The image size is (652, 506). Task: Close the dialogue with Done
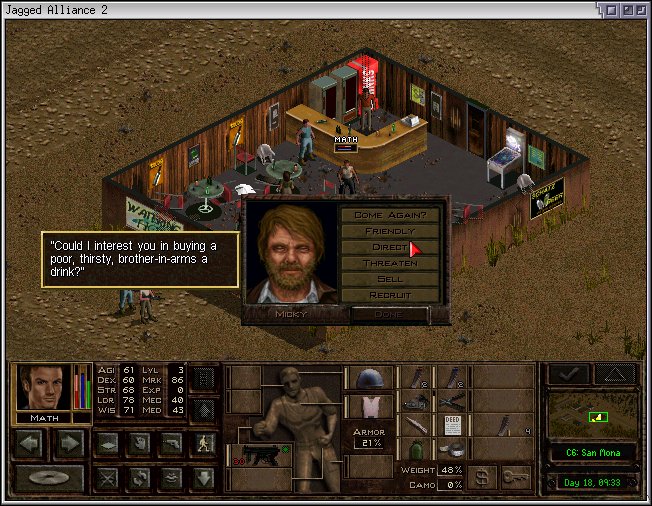click(x=390, y=313)
